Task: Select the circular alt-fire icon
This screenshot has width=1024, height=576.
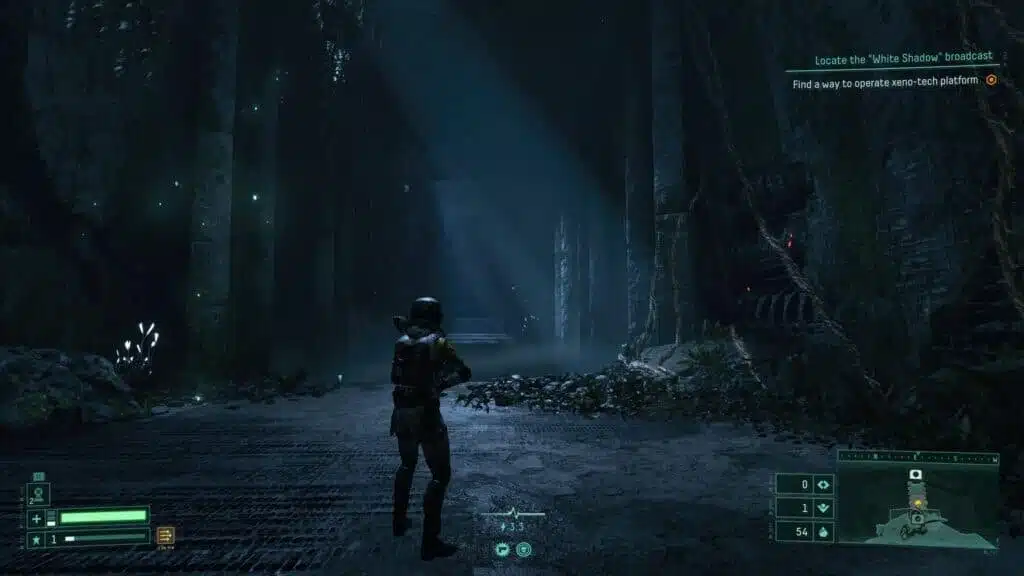Action: (x=523, y=549)
